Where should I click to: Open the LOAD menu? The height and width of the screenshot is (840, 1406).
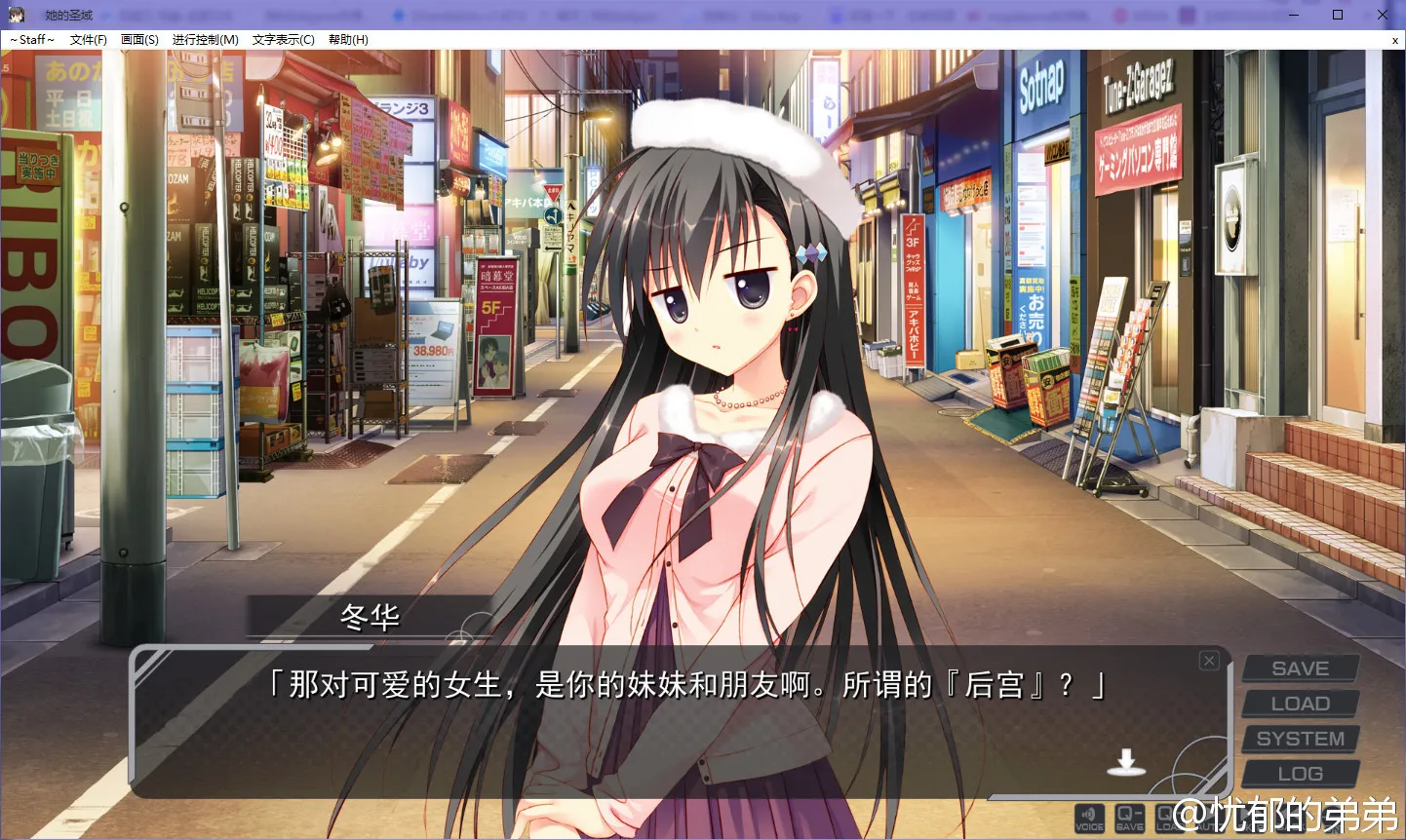[1300, 704]
